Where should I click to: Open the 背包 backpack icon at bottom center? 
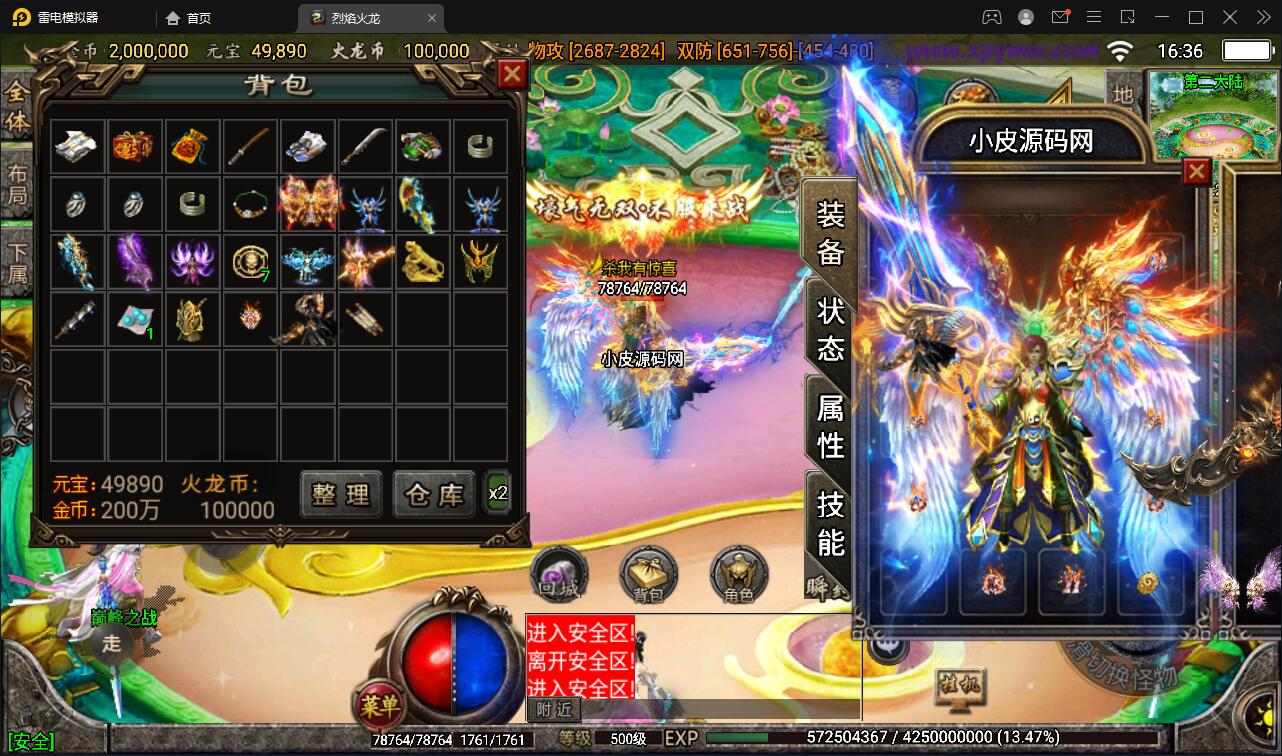coord(648,576)
